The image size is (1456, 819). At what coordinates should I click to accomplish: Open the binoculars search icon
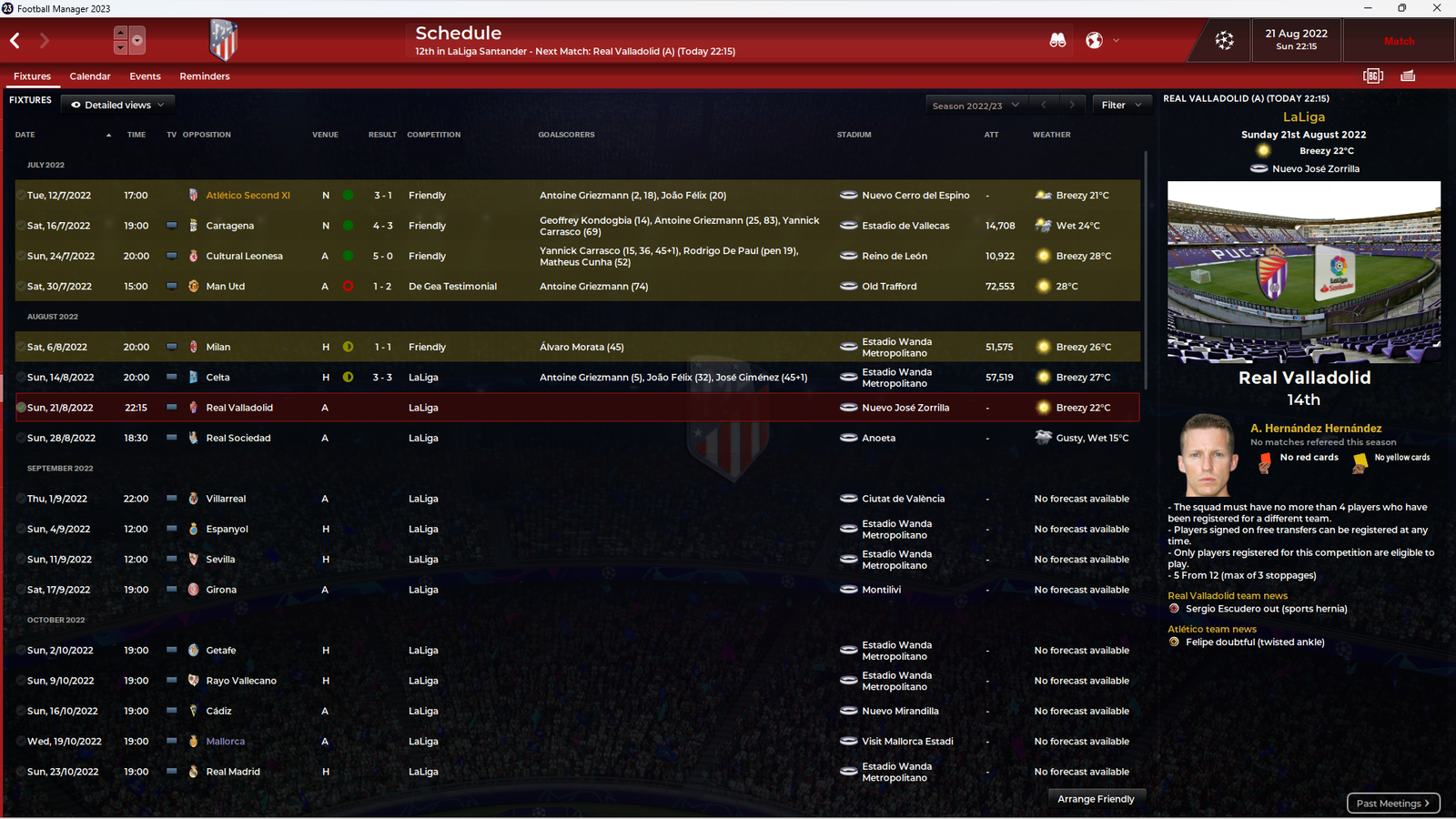[x=1057, y=41]
